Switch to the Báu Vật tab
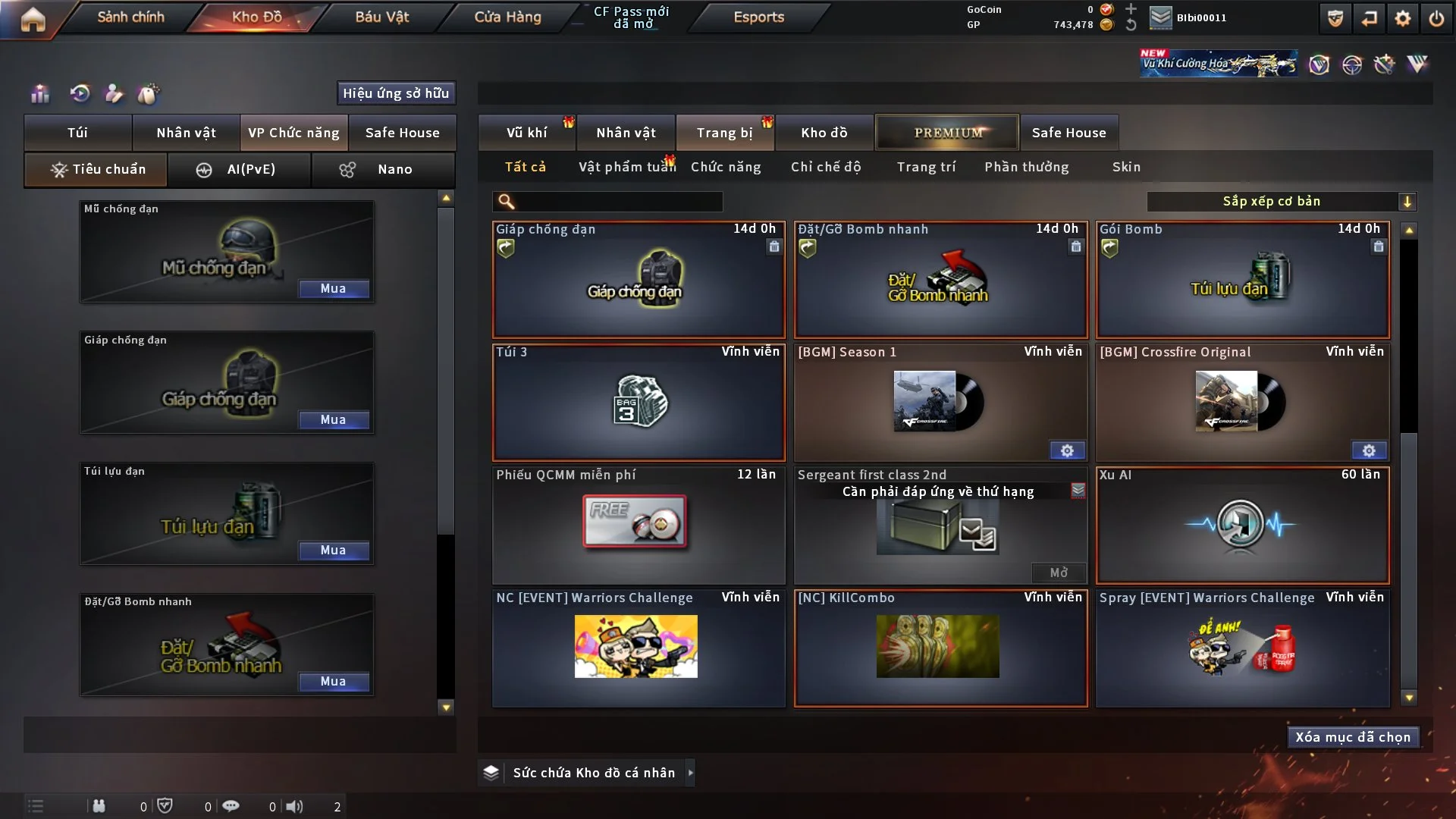This screenshot has height=819, width=1456. click(381, 17)
